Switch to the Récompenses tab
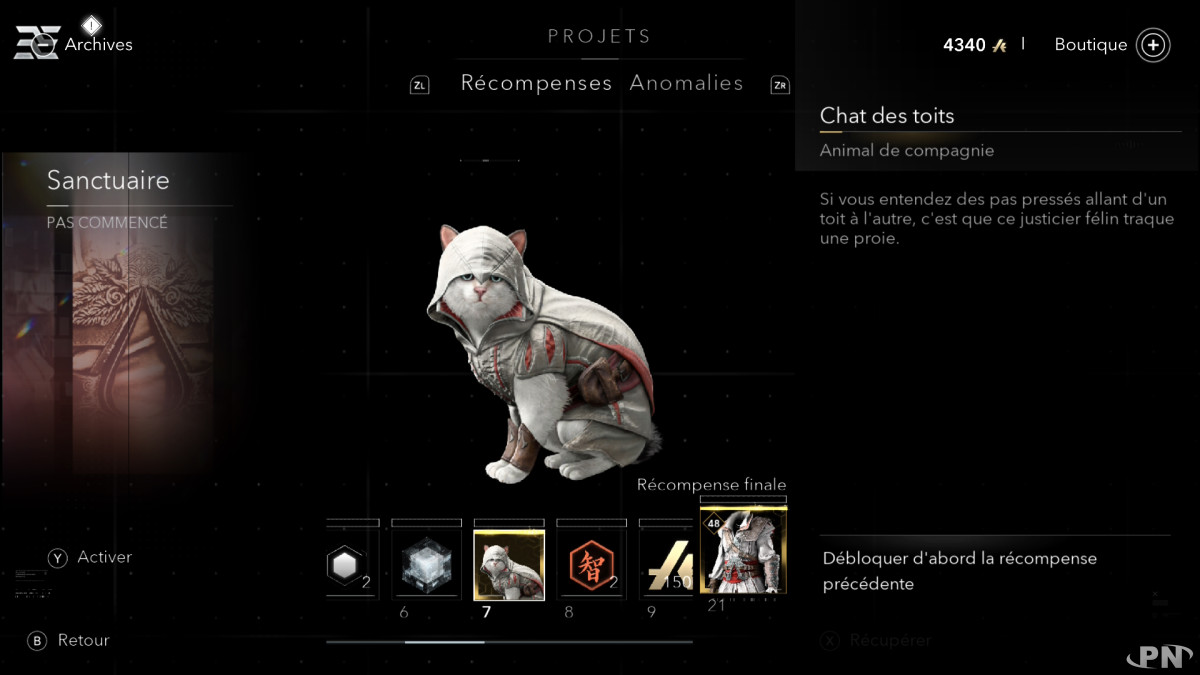This screenshot has height=675, width=1200. [x=536, y=84]
